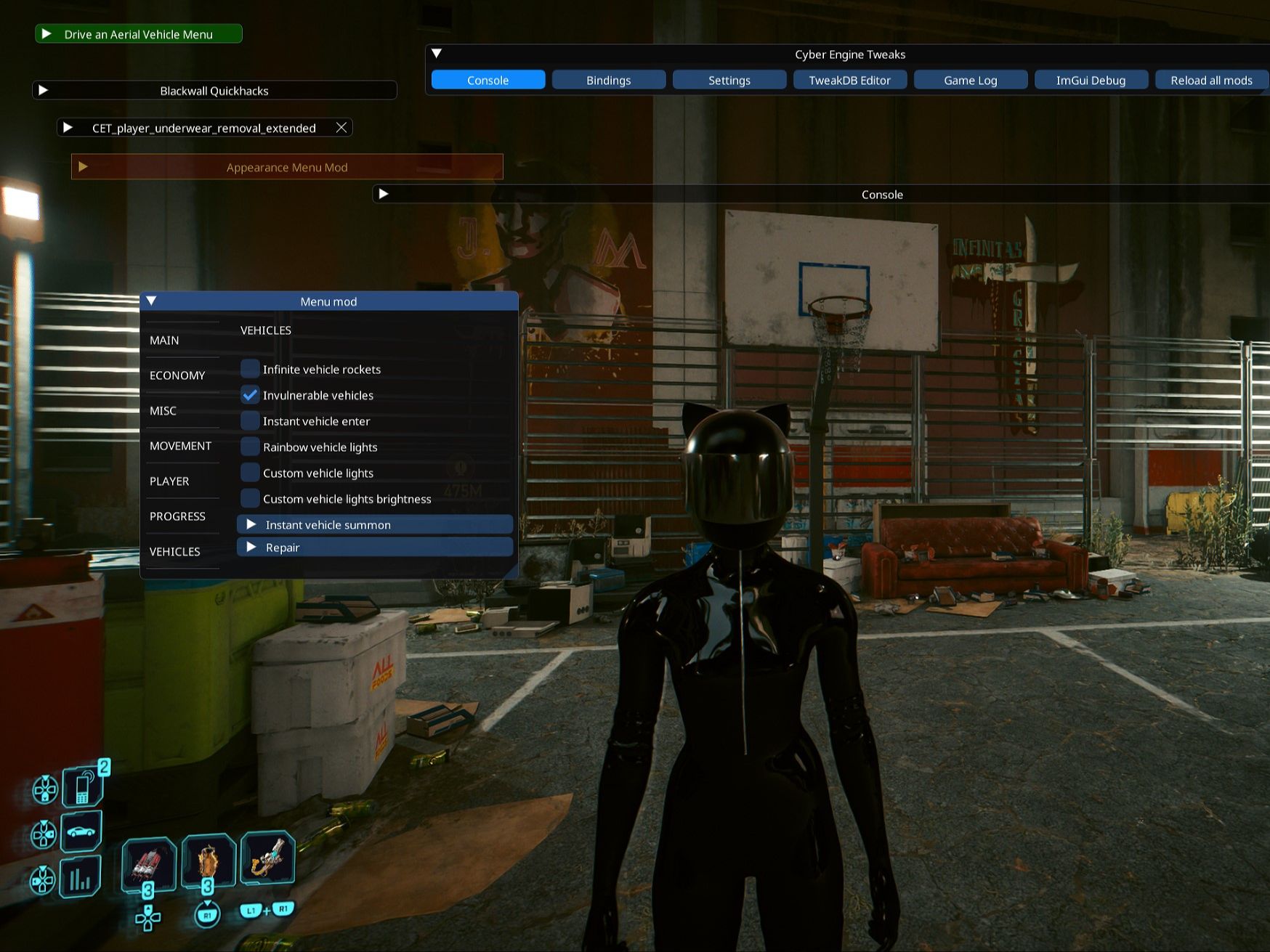
Task: Uncheck Invulnerable vehicles
Action: tap(250, 395)
